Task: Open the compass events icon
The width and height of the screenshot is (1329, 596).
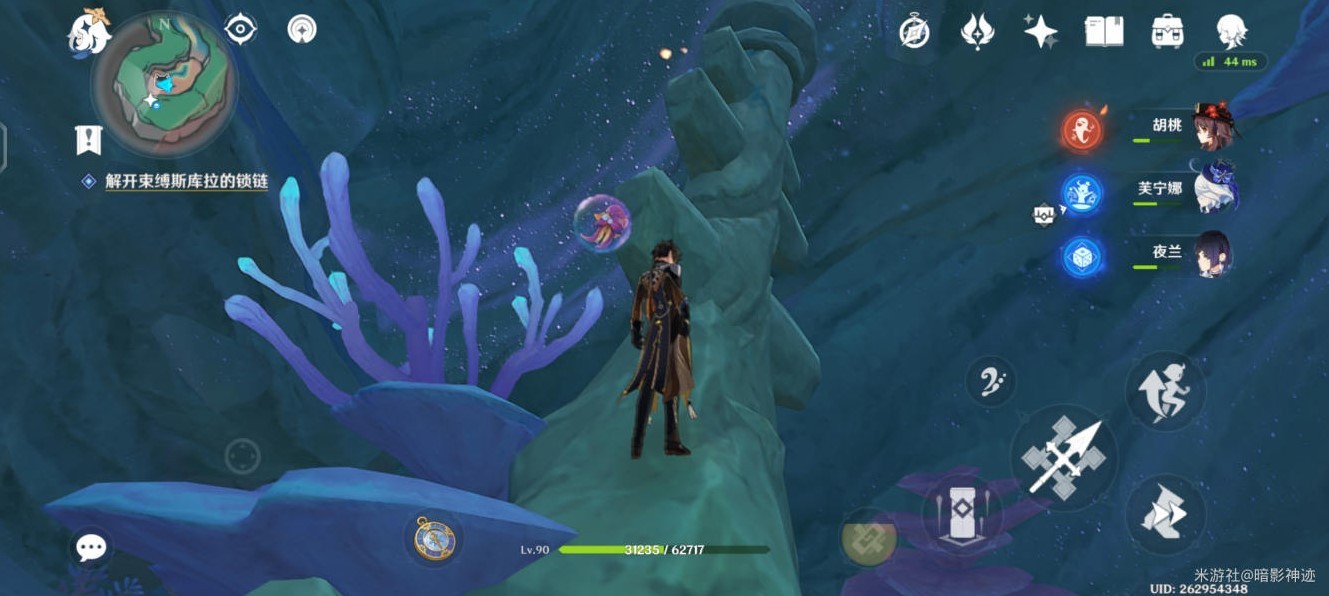Action: click(914, 32)
